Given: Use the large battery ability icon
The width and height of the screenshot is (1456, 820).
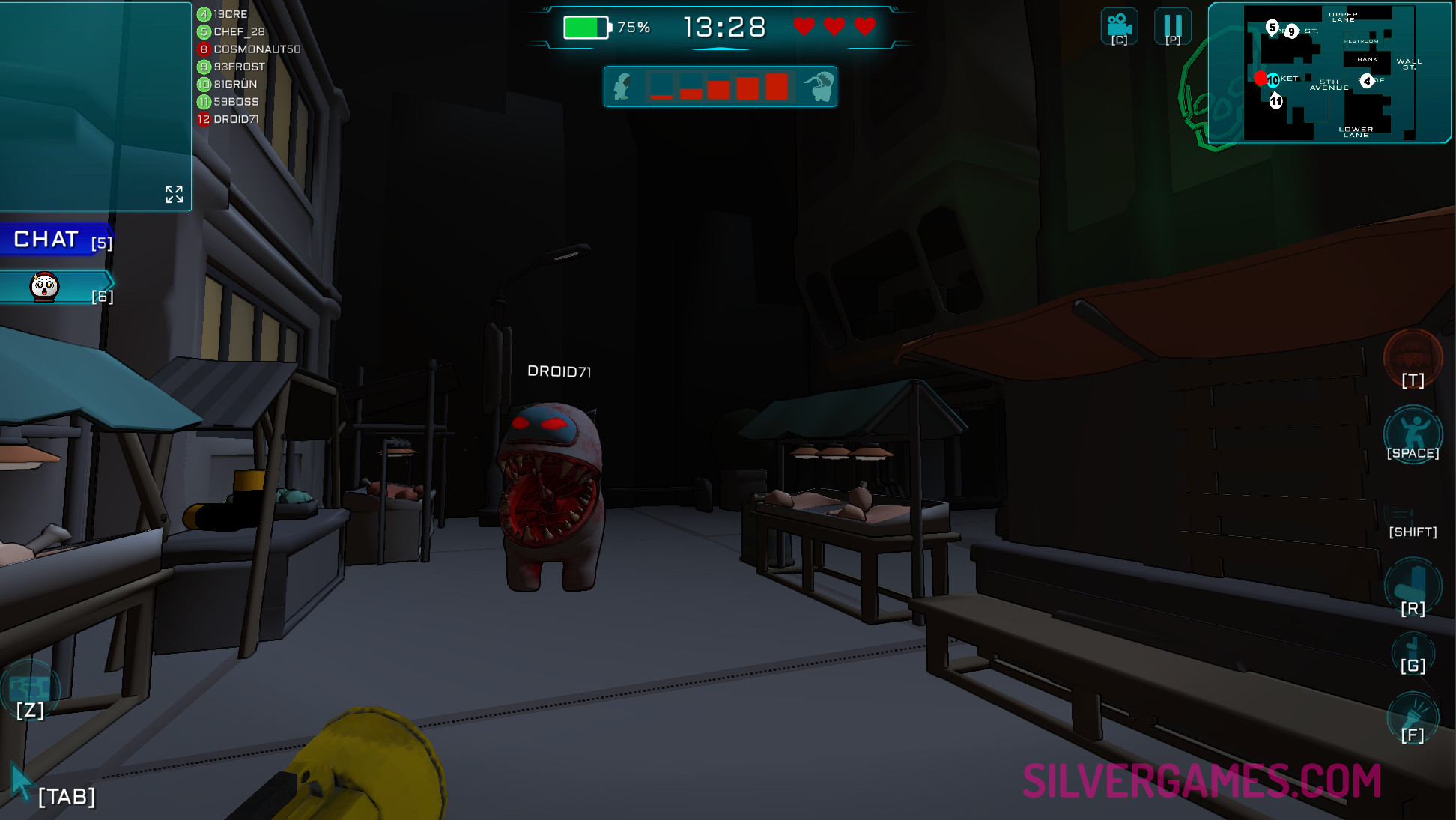Looking at the screenshot, I should click(1413, 583).
